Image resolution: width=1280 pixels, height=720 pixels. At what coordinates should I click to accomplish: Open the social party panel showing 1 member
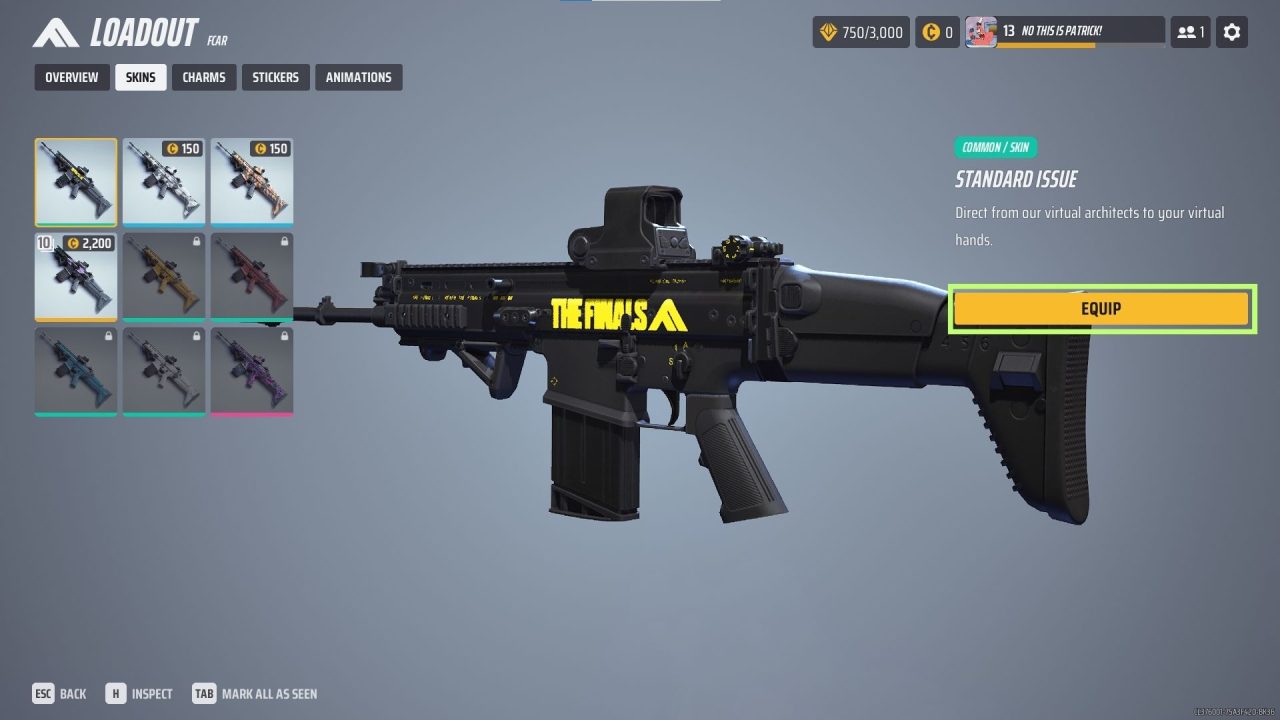1189,31
